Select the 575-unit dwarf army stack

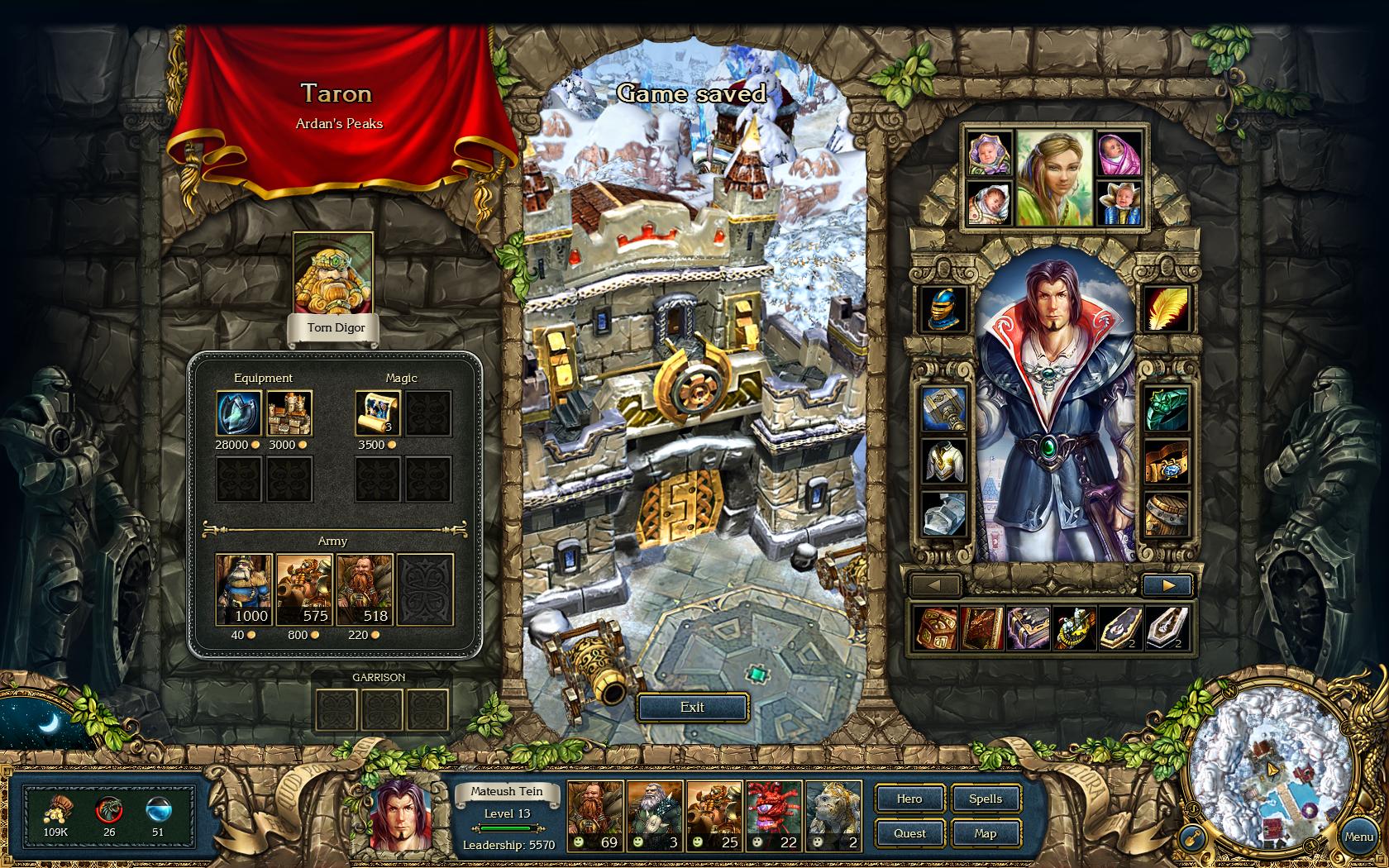[x=304, y=589]
